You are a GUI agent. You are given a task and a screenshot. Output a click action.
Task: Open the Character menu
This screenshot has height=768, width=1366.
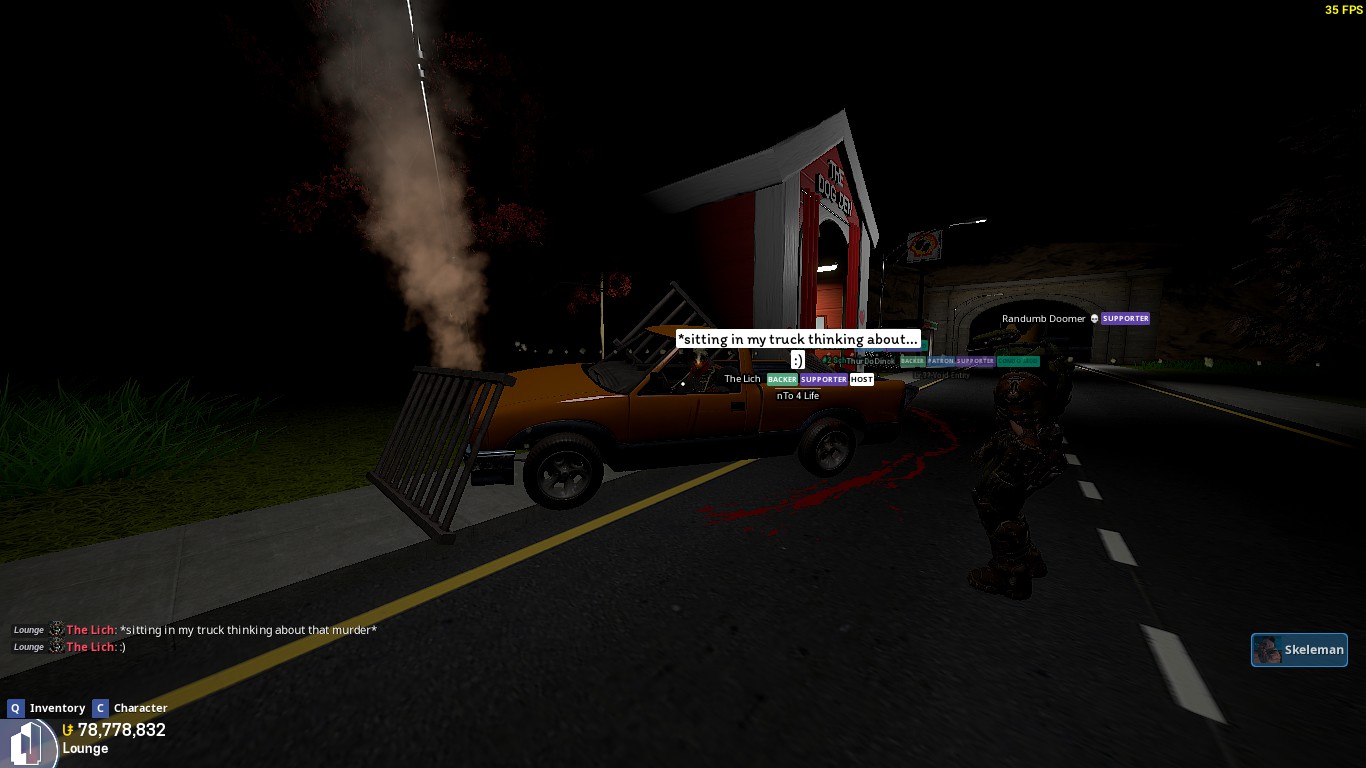click(131, 708)
